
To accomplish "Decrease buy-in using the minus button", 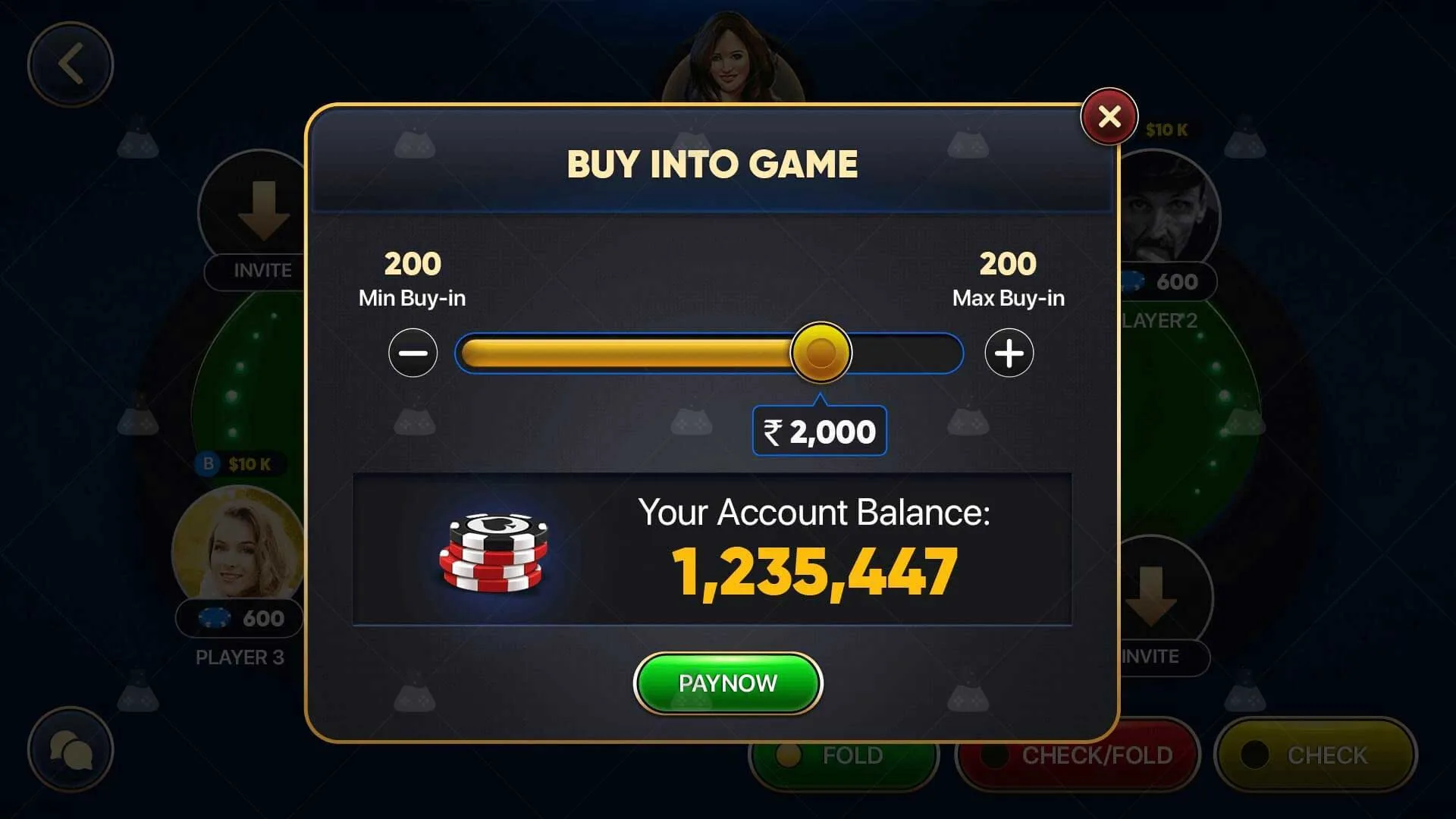I will [x=412, y=353].
